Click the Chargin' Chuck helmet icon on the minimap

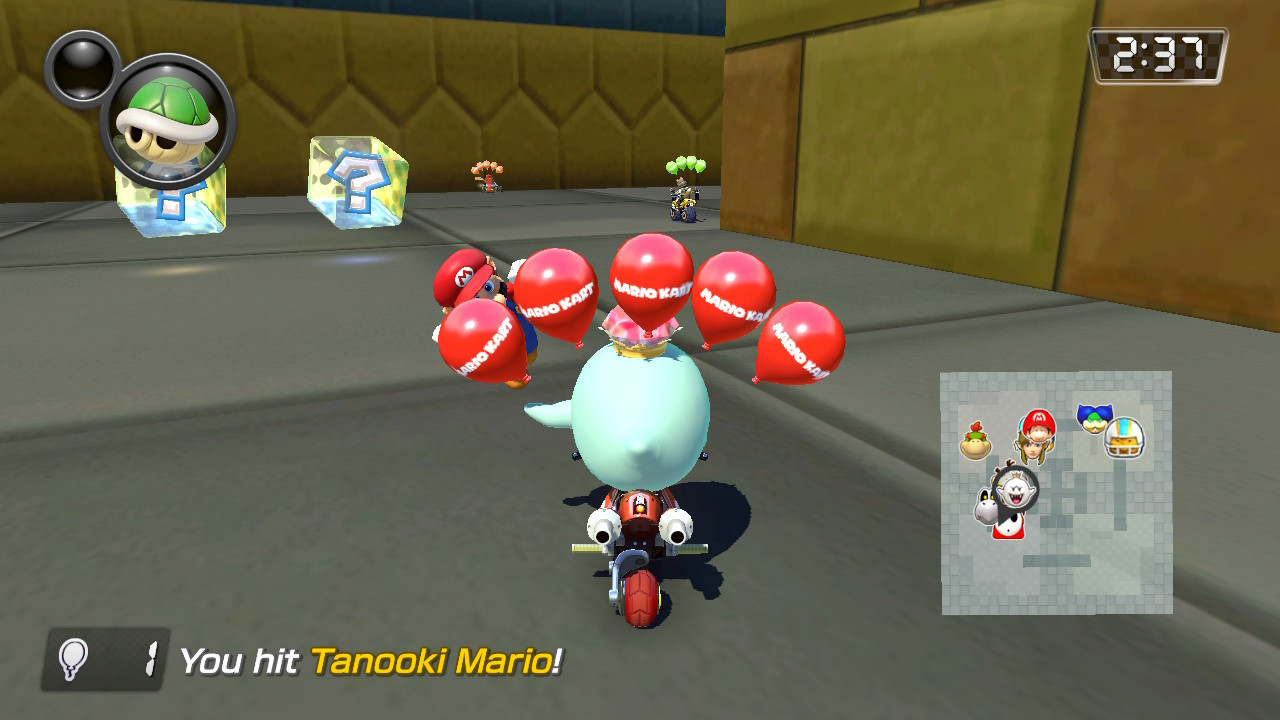point(1124,439)
